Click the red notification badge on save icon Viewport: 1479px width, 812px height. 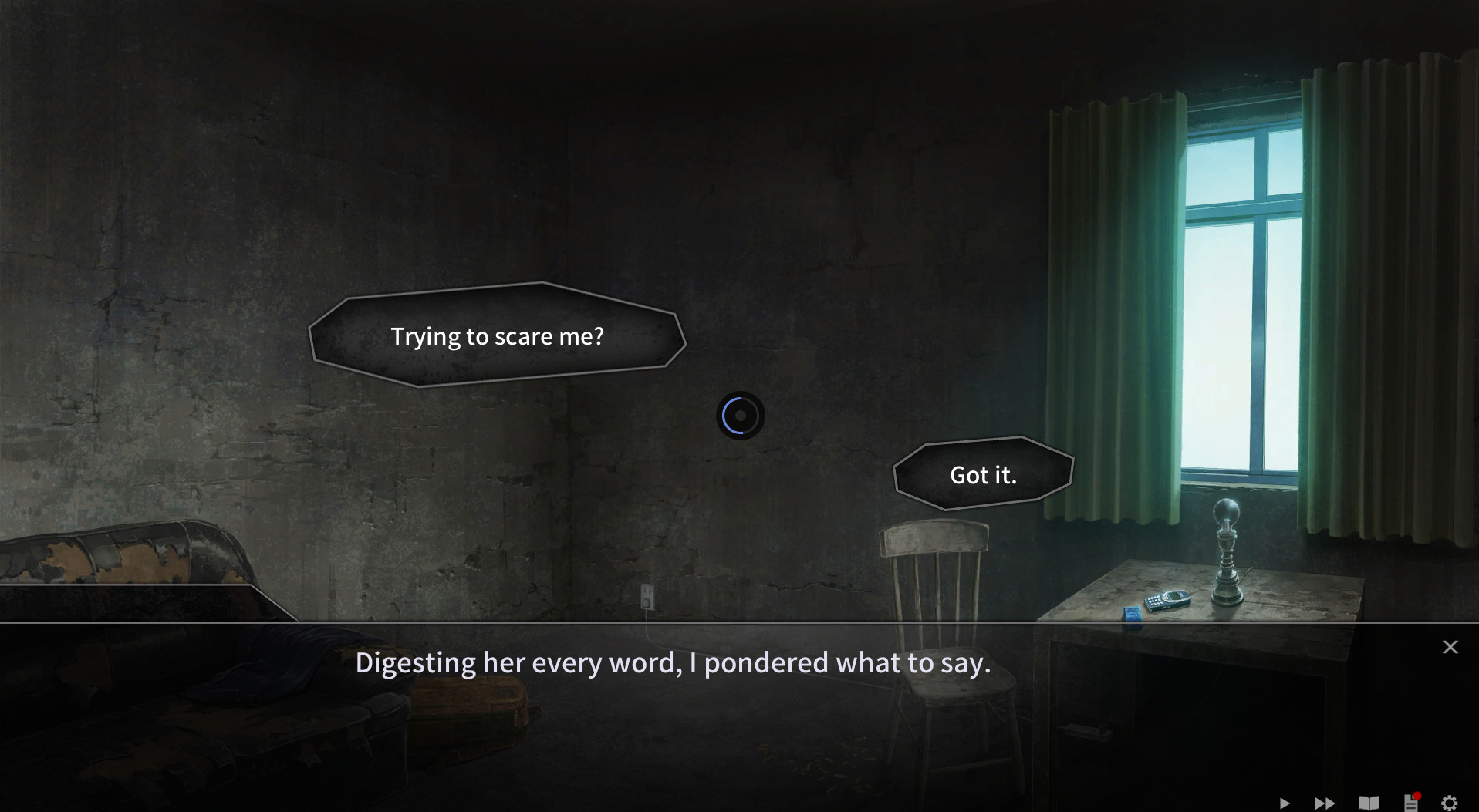pos(1417,796)
